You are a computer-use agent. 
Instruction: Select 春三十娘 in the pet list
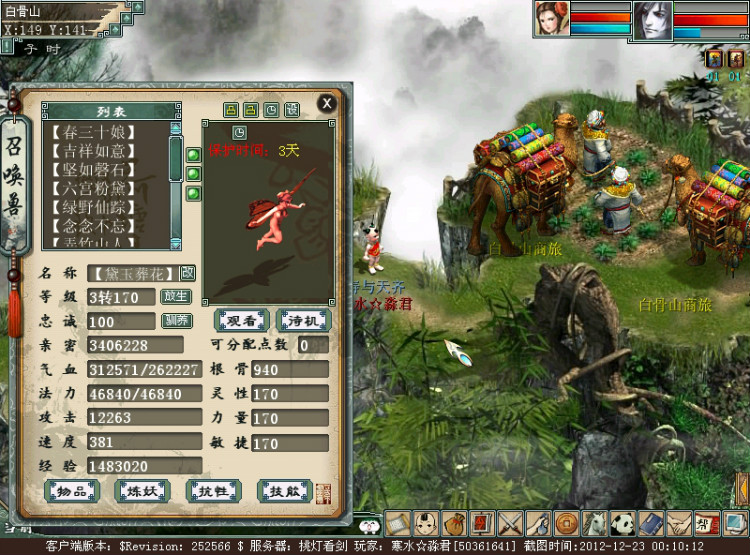click(x=106, y=131)
